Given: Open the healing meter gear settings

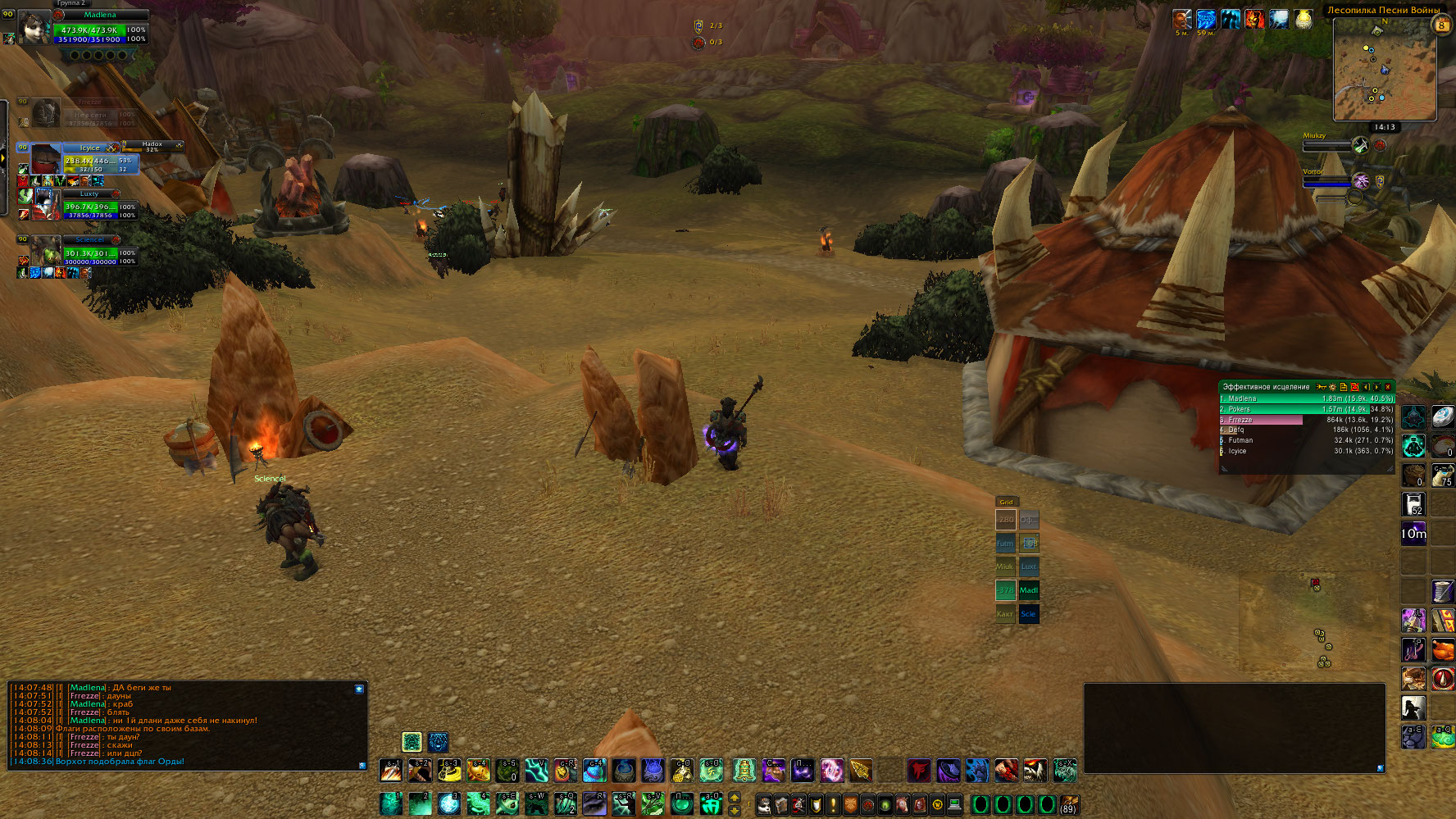Looking at the screenshot, I should [x=1332, y=387].
